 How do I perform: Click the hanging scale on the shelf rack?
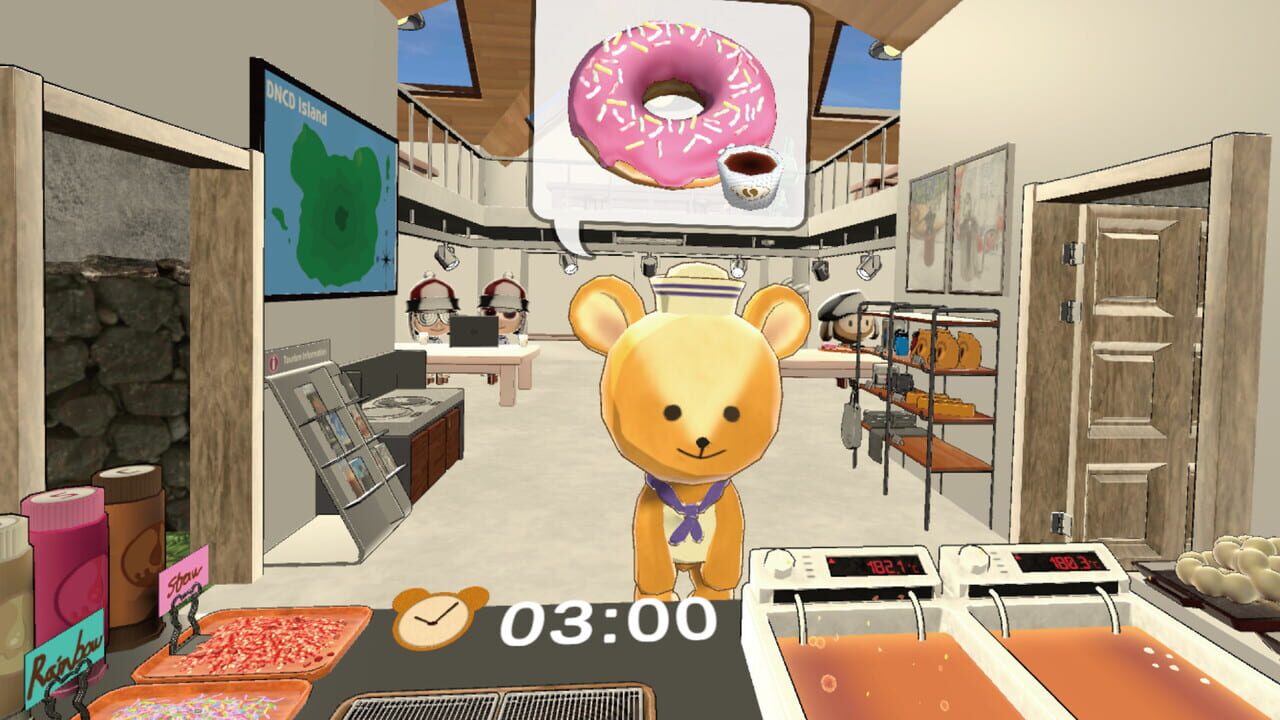tap(850, 427)
